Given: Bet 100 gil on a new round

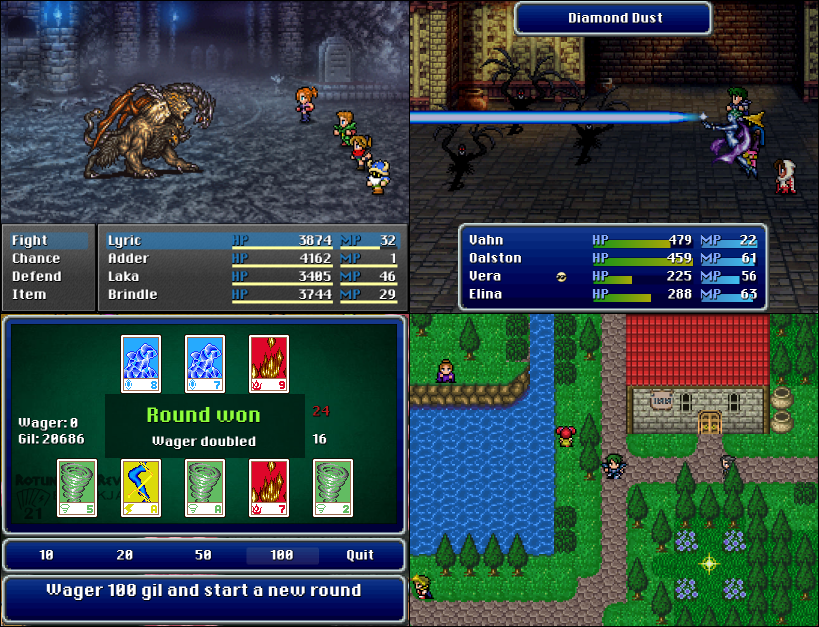Looking at the screenshot, I should (282, 555).
